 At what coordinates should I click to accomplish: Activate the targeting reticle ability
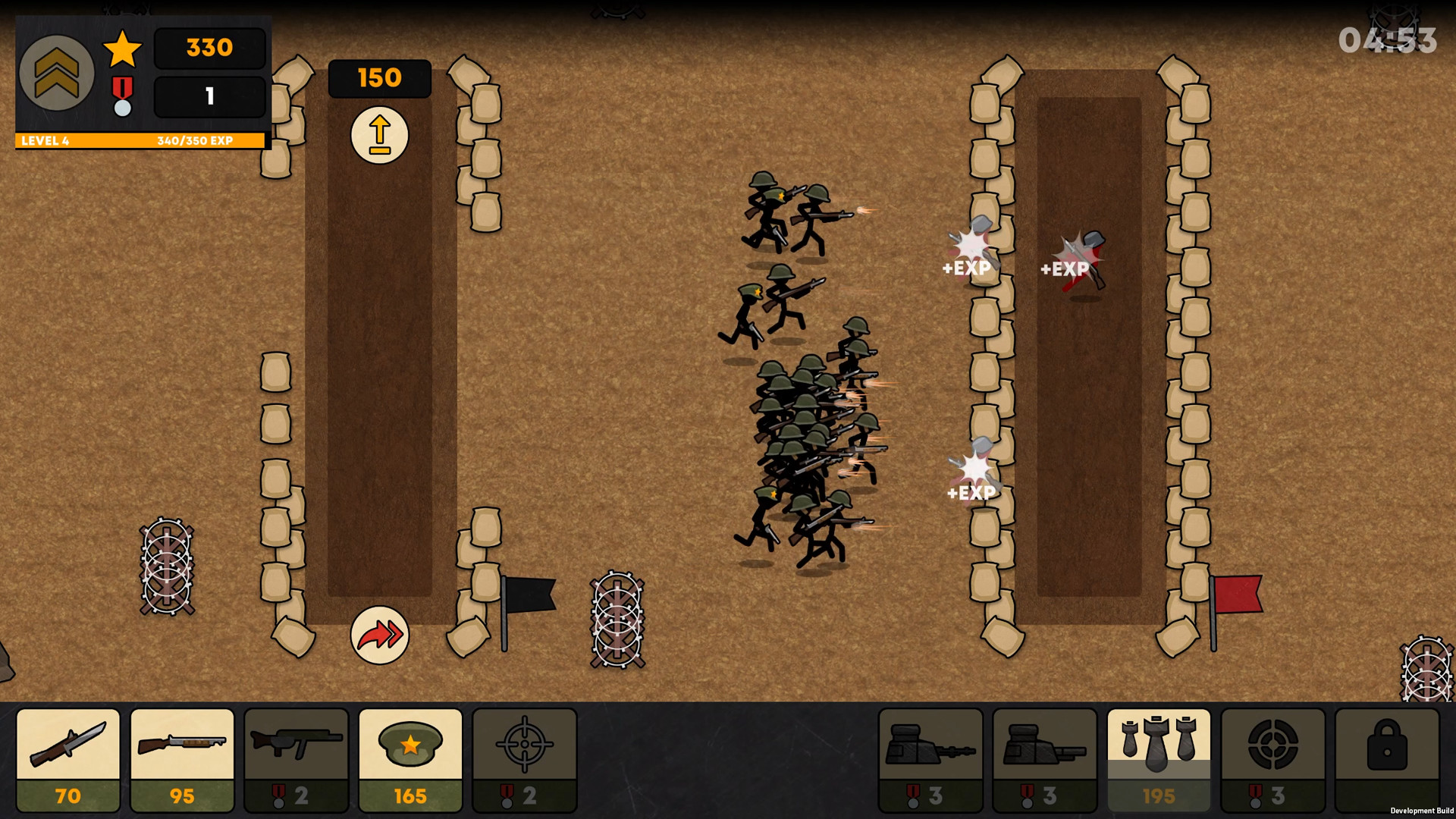click(x=1274, y=761)
